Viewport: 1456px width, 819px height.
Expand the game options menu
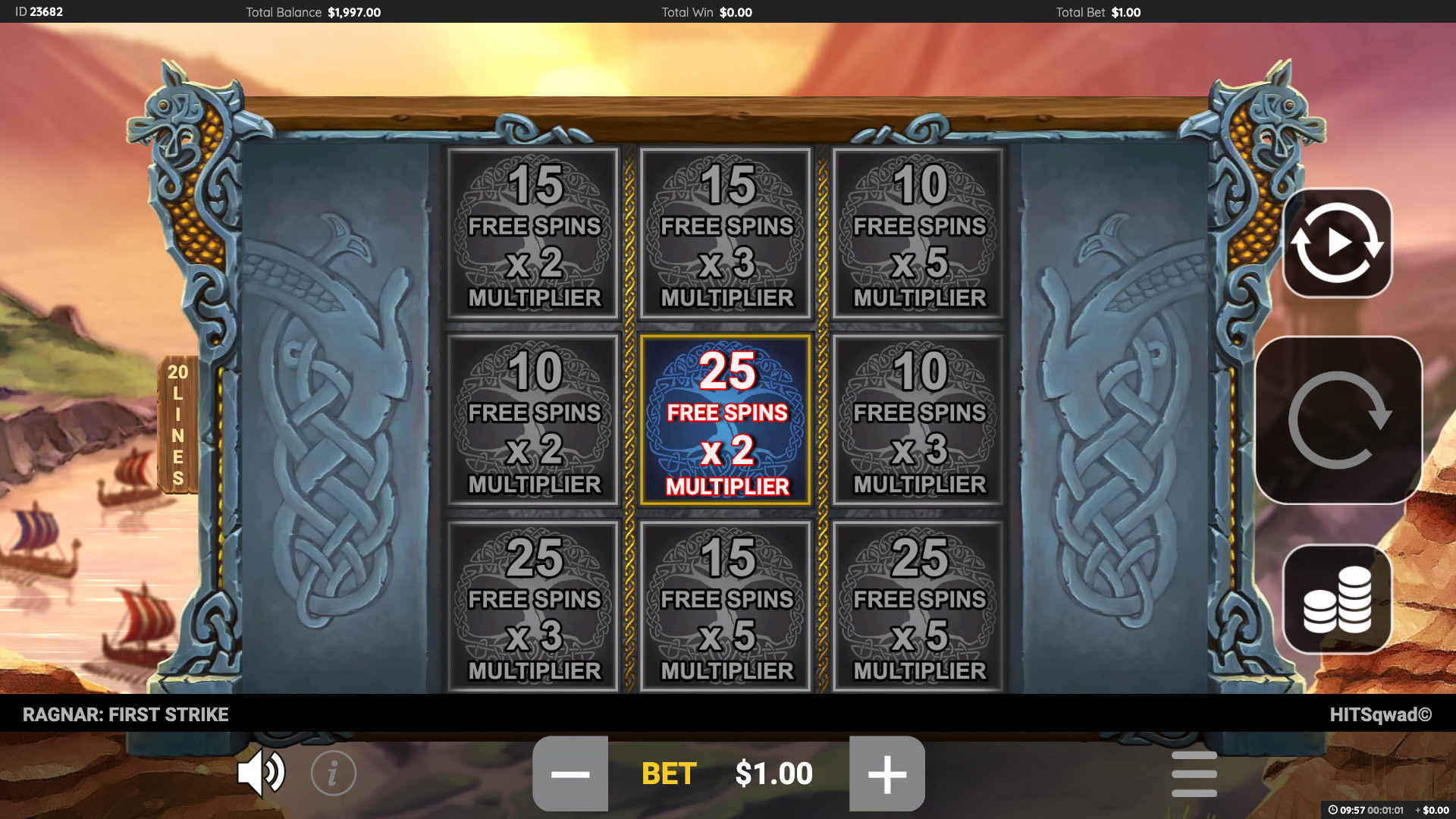click(1194, 773)
